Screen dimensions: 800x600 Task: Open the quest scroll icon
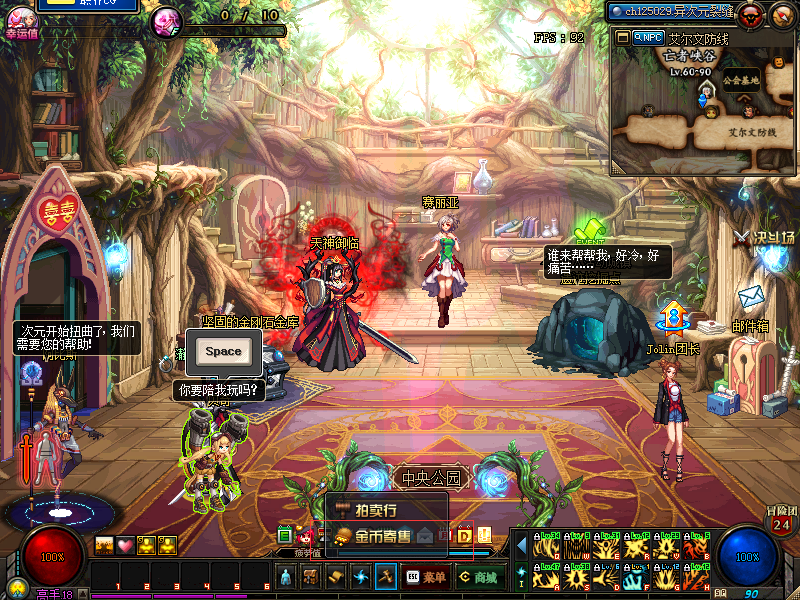pyautogui.click(x=336, y=577)
